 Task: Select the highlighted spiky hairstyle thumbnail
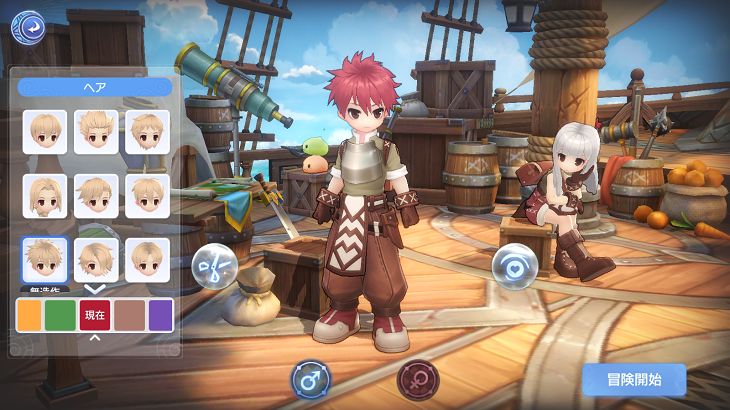[45, 260]
